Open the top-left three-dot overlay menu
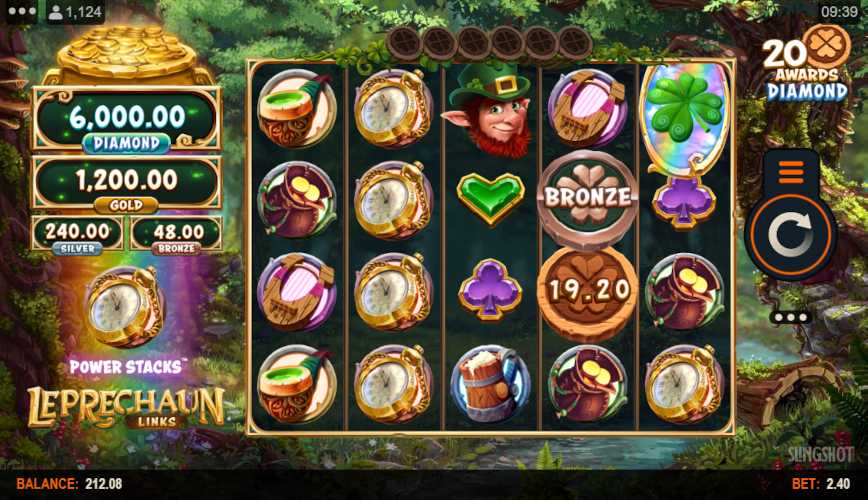Viewport: 868px width, 500px height. coord(20,12)
